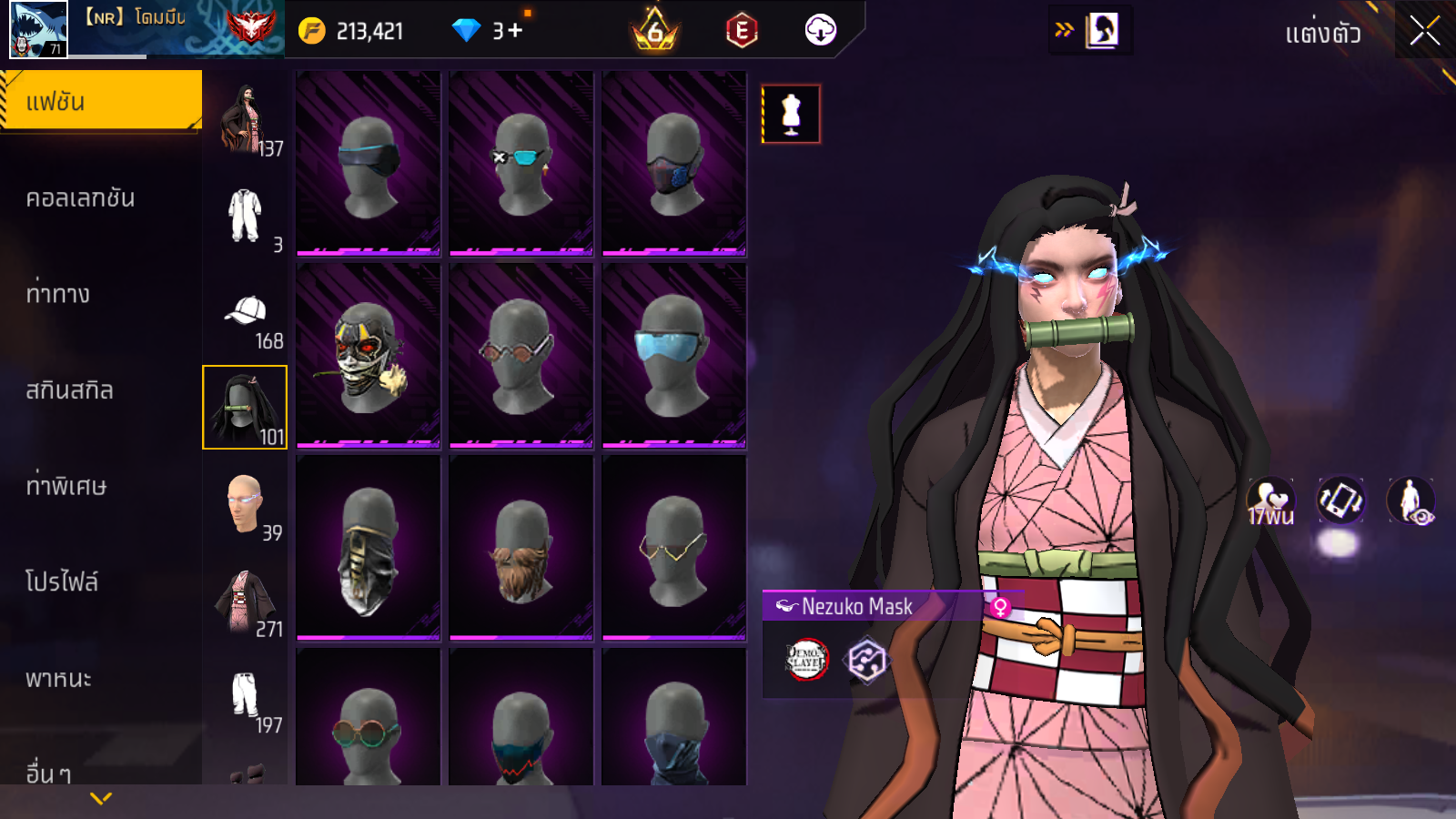The image size is (1456, 819).
Task: Open the แฟชั่น fashion menu
Action: click(101, 101)
